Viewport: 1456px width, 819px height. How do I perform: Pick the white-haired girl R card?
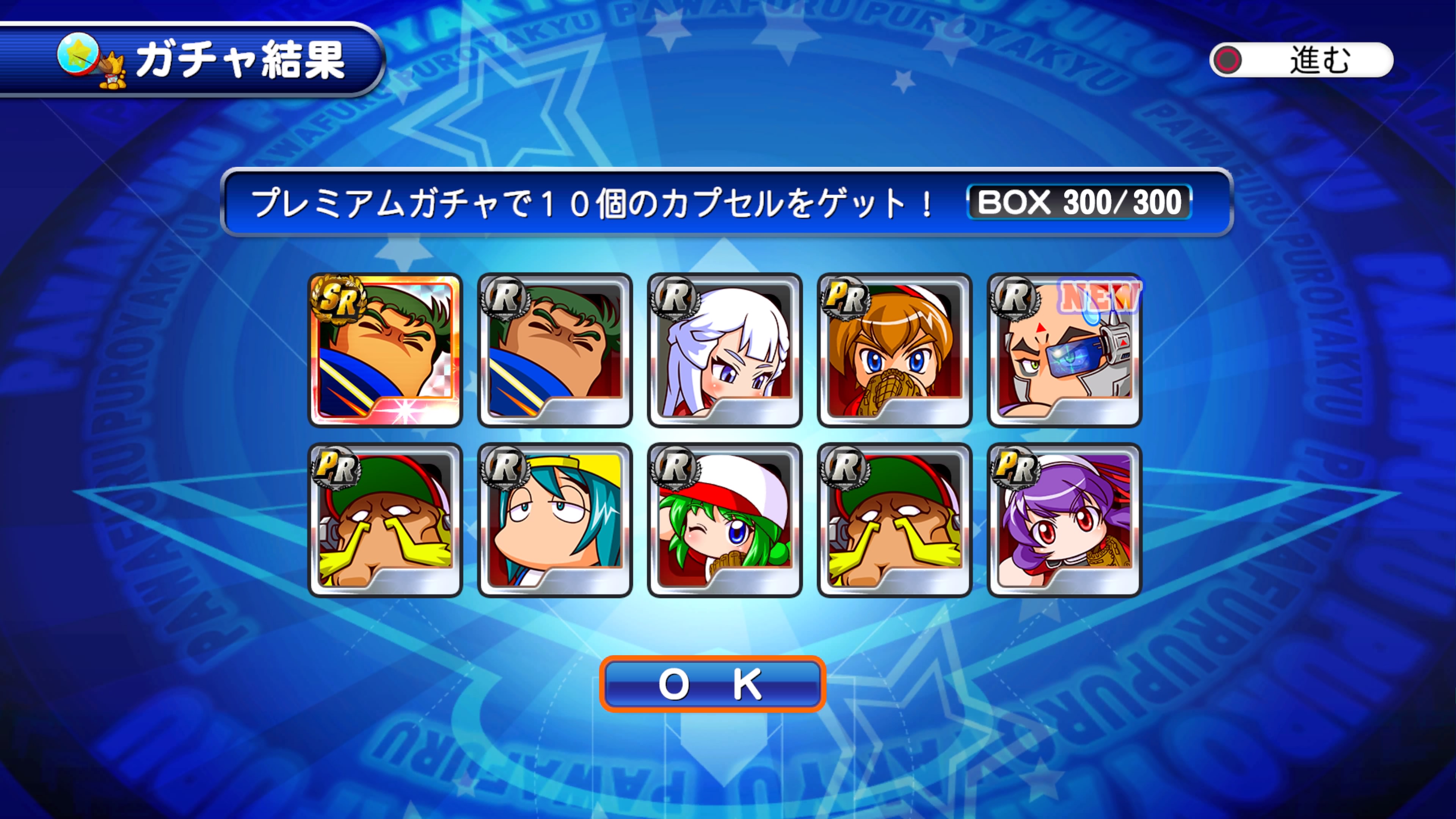[725, 350]
